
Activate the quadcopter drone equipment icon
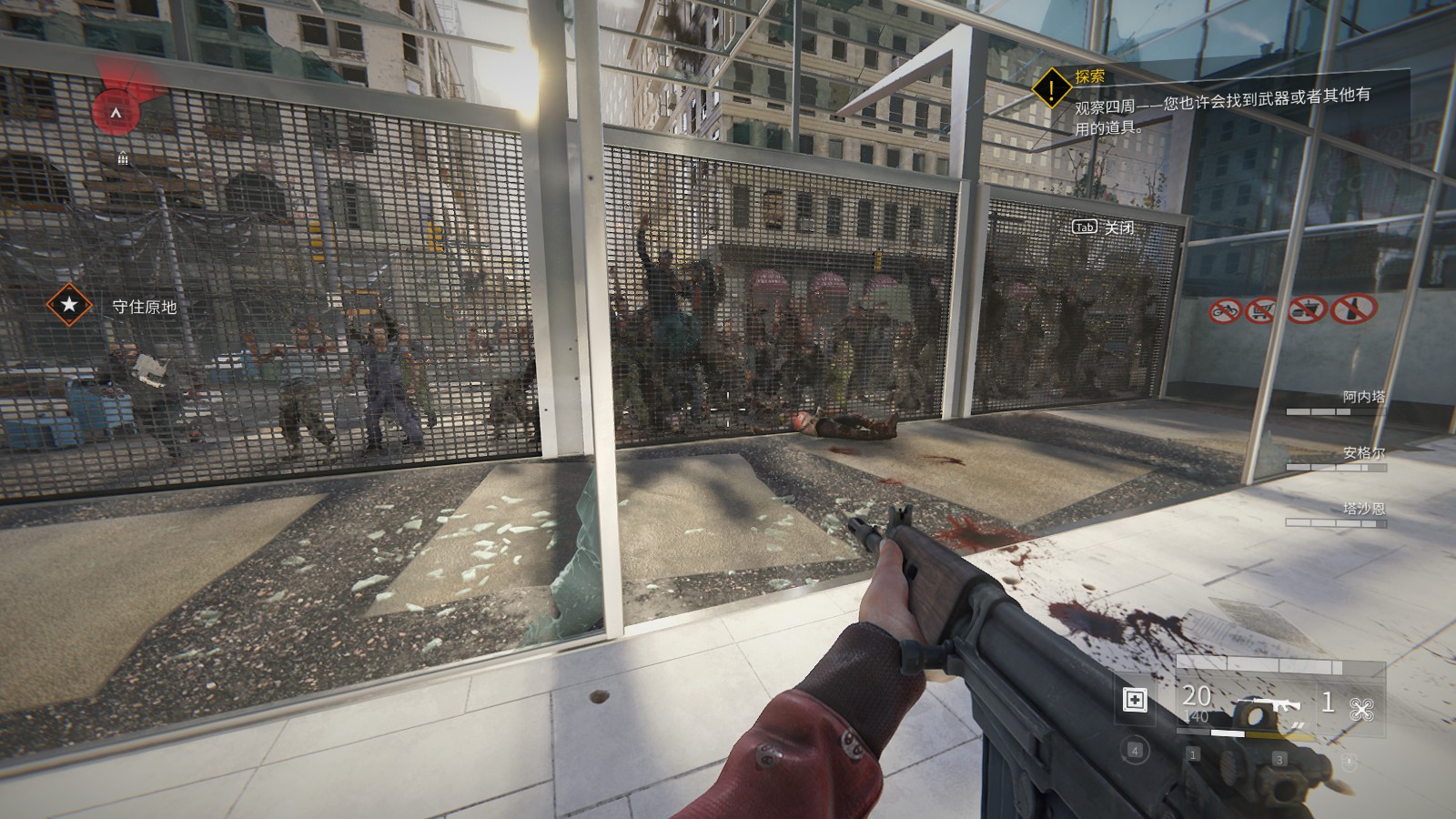click(1361, 708)
